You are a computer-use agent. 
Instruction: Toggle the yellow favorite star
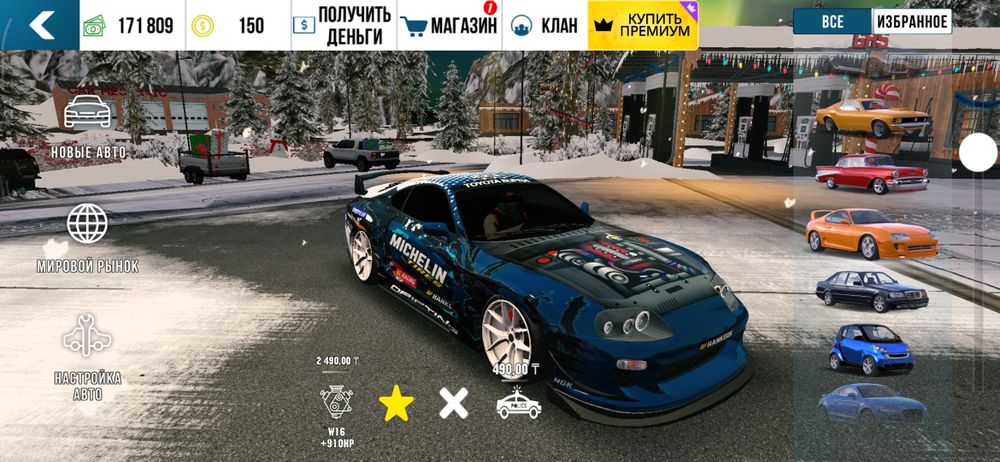point(396,403)
